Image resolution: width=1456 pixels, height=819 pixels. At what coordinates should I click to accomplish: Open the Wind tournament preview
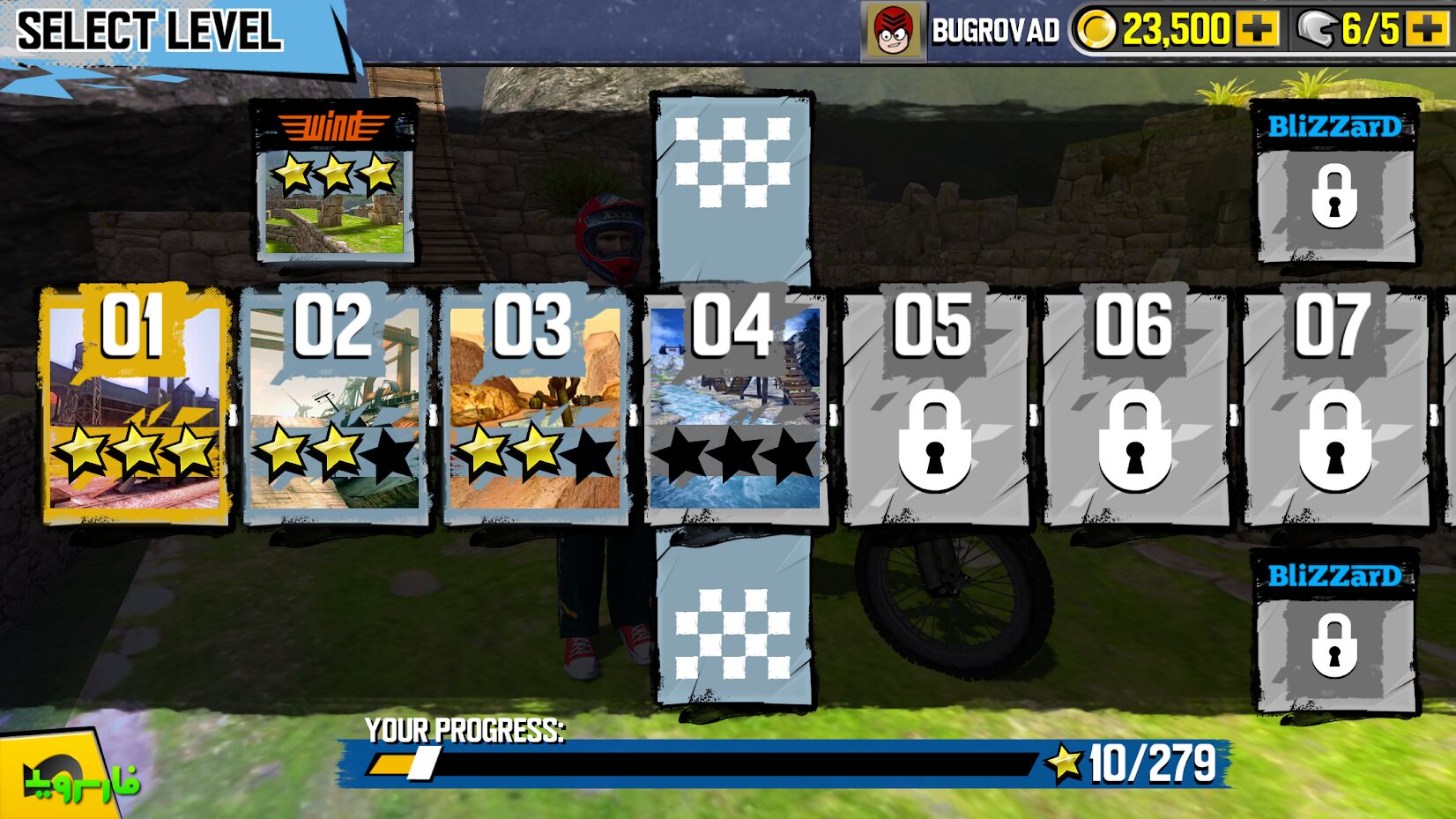click(336, 185)
